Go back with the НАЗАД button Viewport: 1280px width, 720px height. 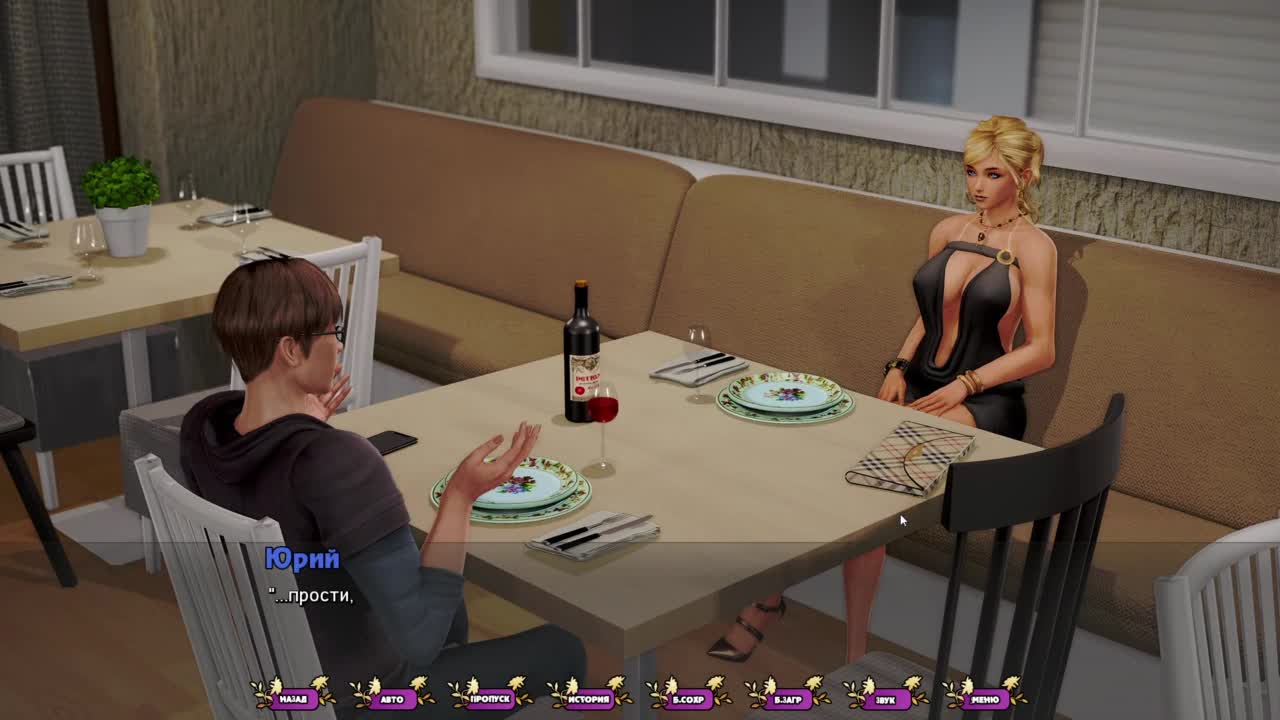293,698
